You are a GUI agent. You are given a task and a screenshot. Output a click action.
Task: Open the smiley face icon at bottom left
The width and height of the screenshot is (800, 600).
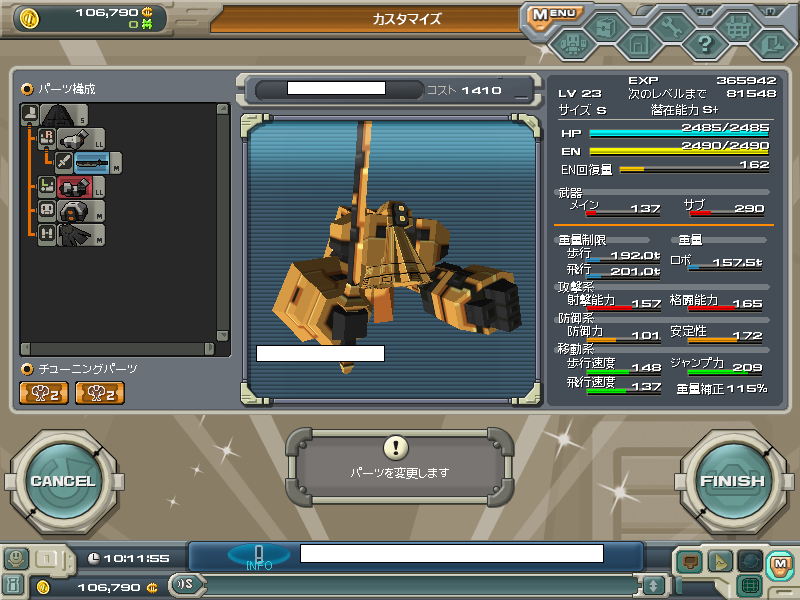pos(16,559)
